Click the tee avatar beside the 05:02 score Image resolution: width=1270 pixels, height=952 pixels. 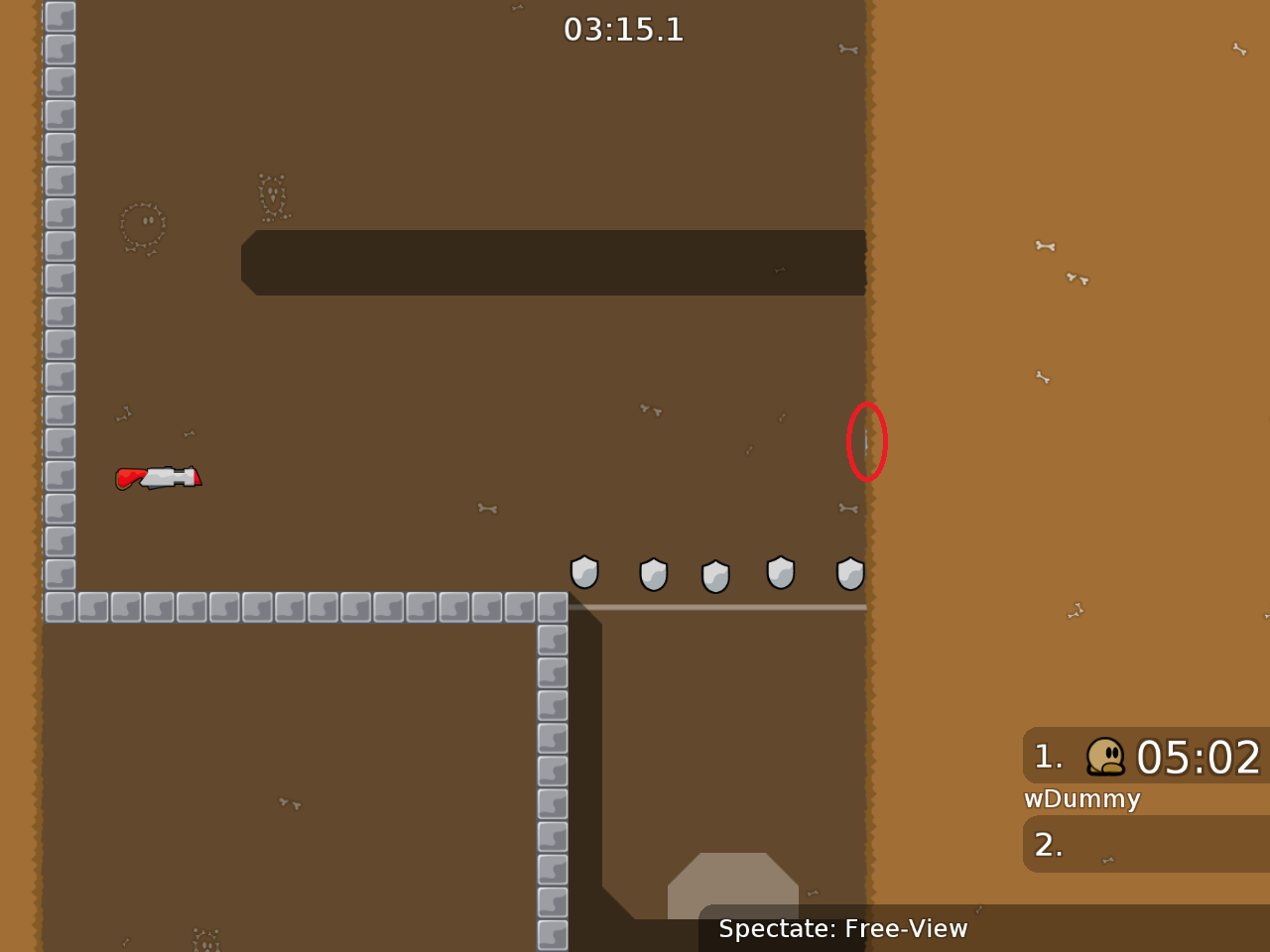[1104, 758]
